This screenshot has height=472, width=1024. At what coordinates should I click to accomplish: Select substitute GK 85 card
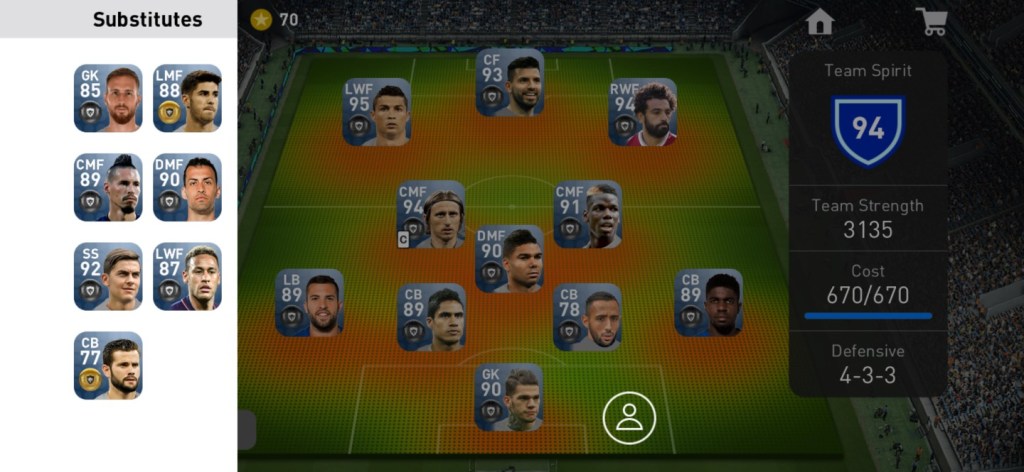click(108, 98)
